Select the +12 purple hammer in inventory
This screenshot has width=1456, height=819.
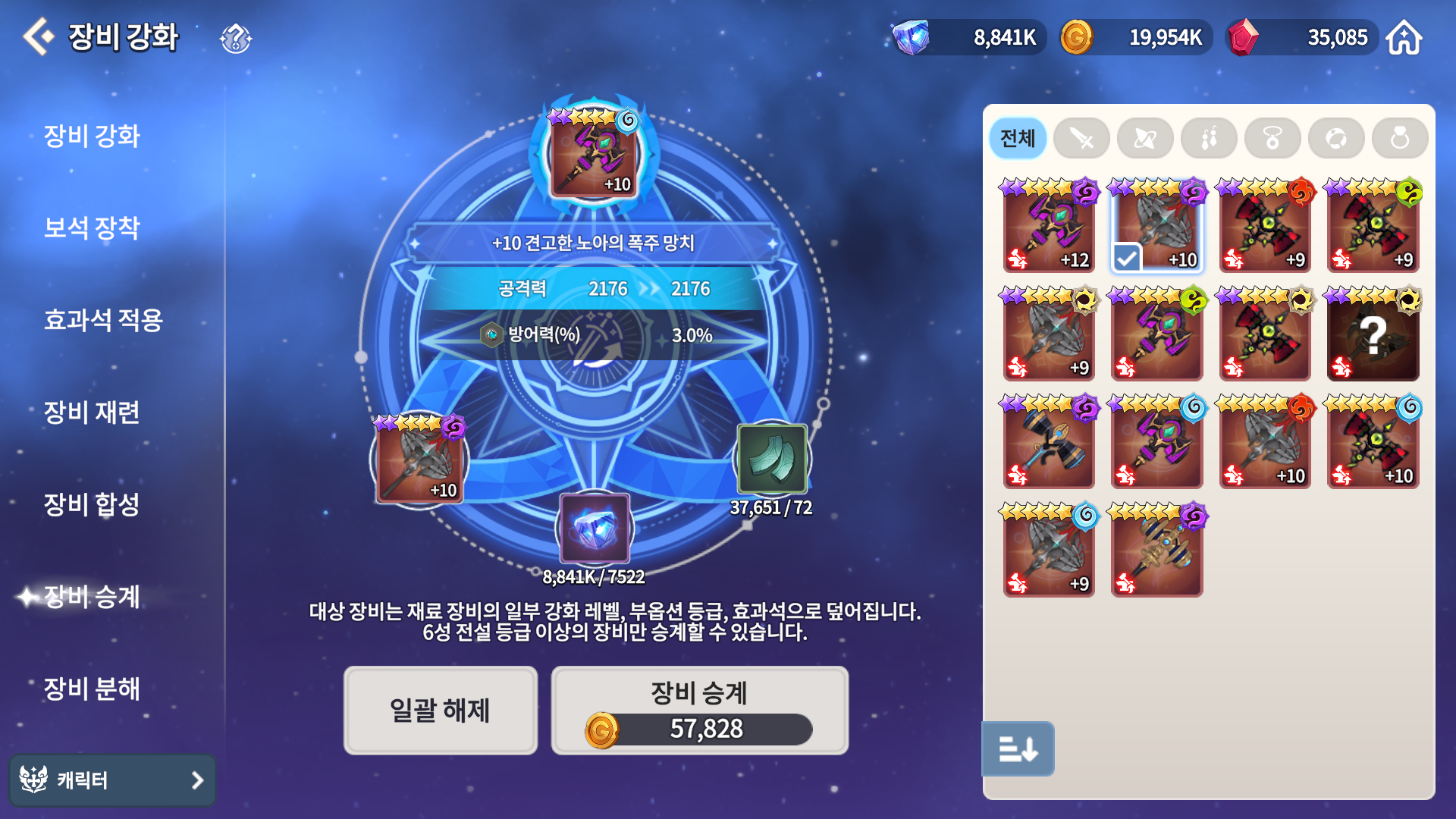coord(1049,226)
